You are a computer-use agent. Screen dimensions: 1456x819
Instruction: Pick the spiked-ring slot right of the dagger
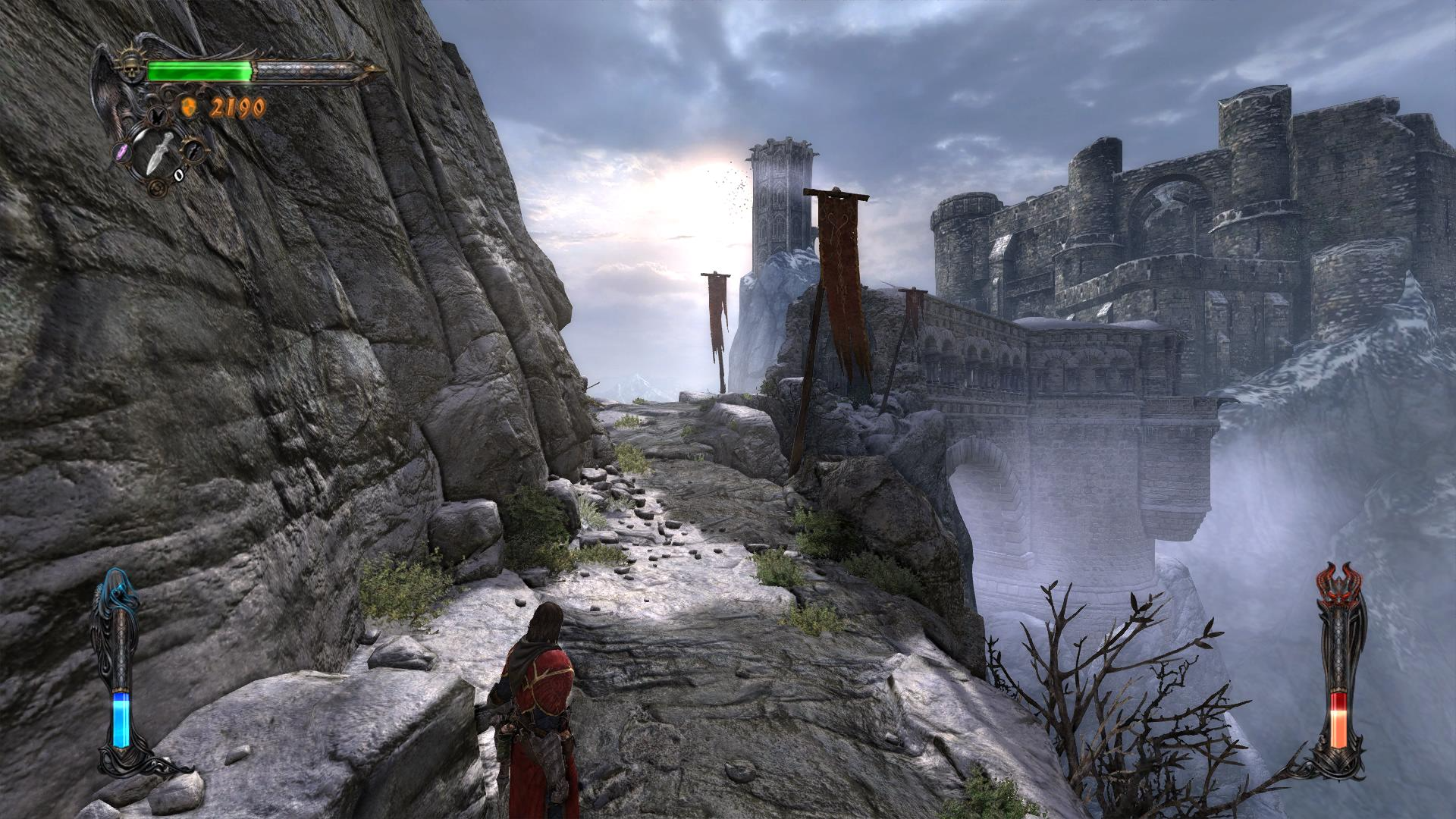tap(193, 149)
